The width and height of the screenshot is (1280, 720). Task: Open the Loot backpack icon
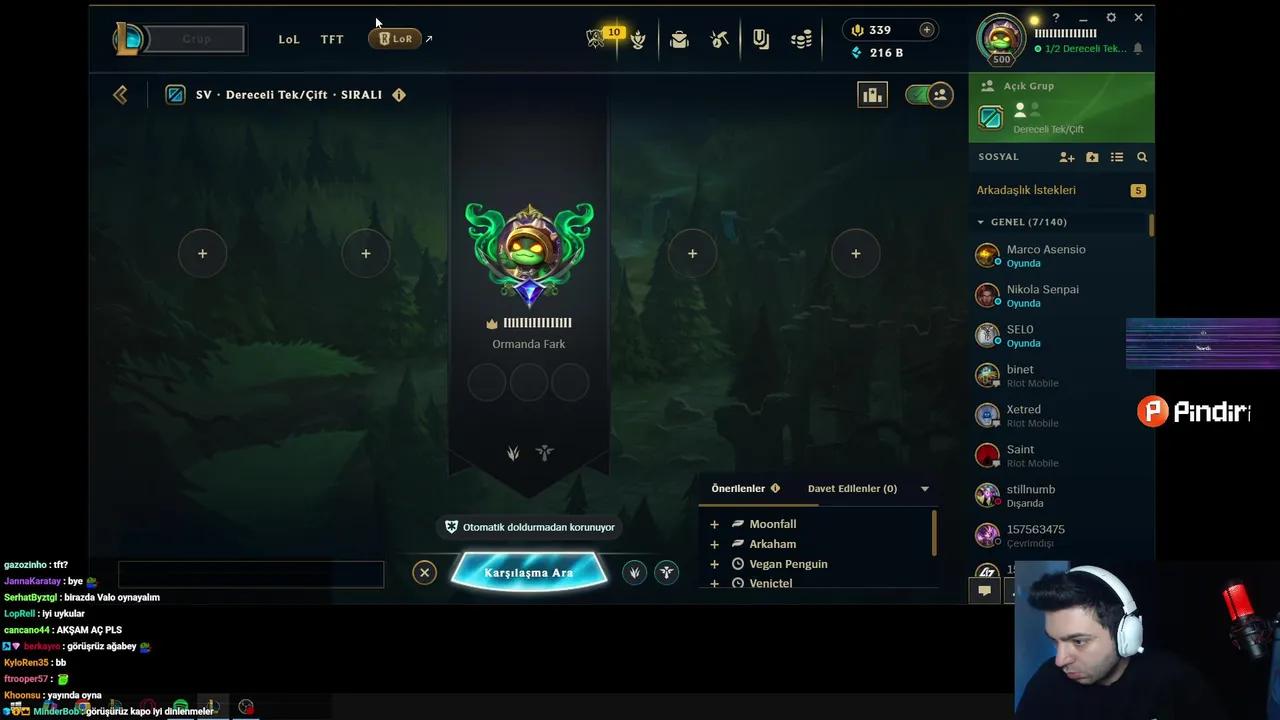680,37
